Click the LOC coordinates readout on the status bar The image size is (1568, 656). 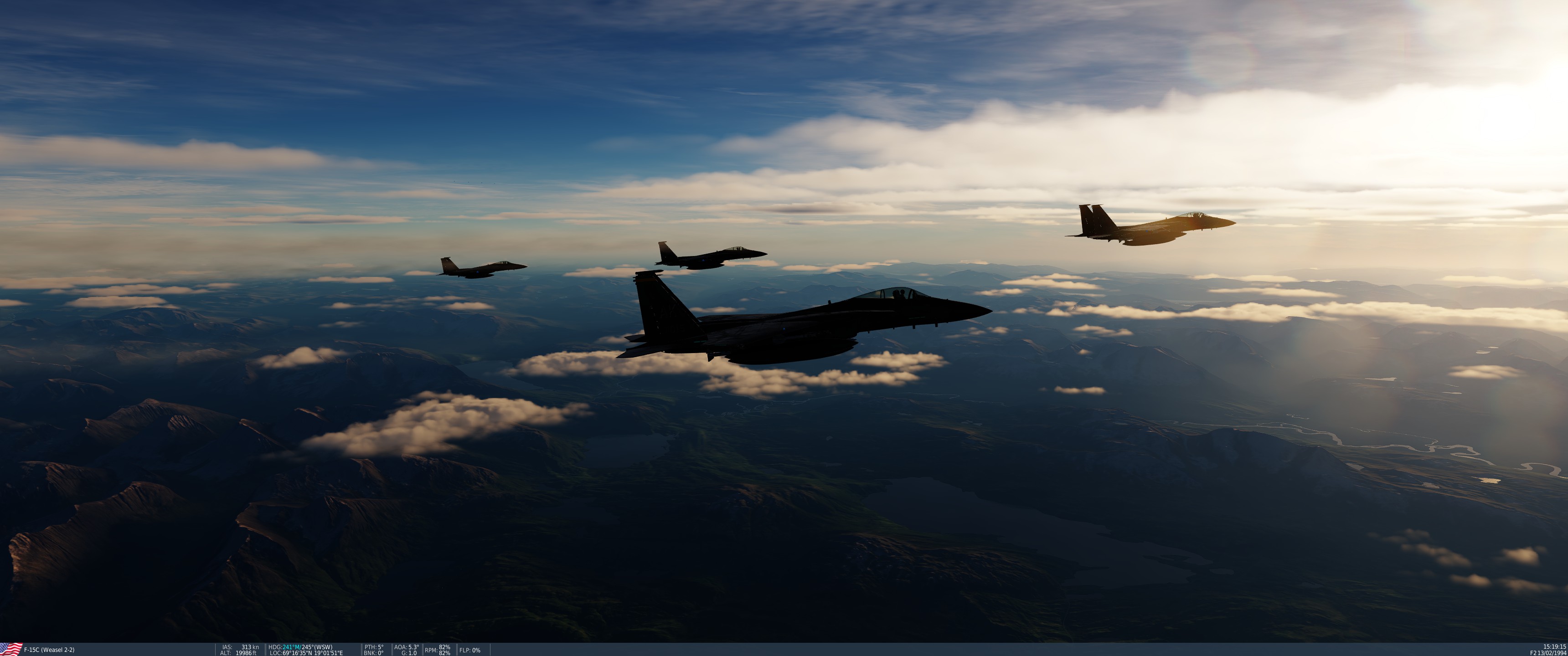pyautogui.click(x=304, y=652)
